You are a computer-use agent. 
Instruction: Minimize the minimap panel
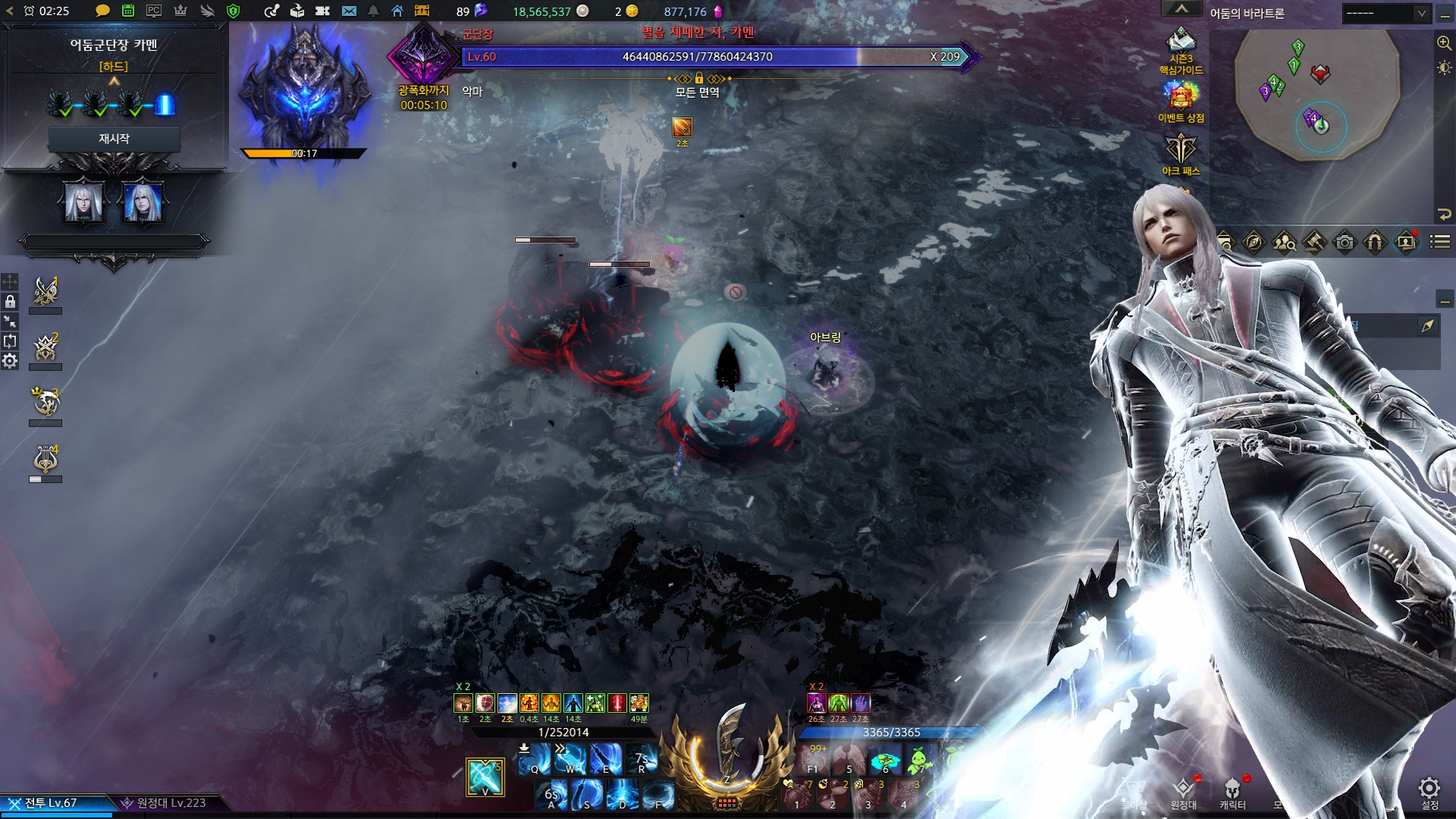tap(1445, 14)
